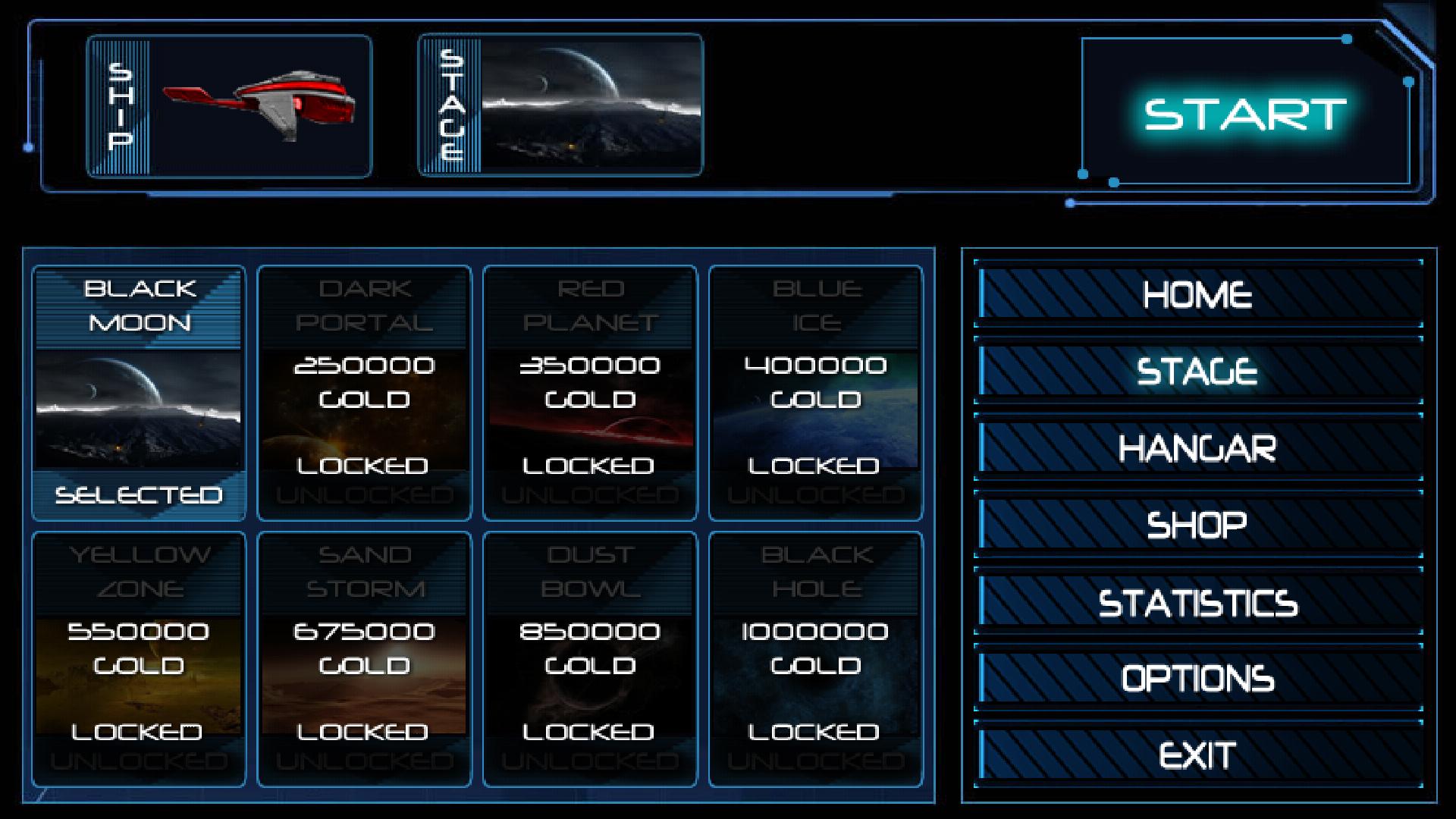Select the Blue Ice stage tile
This screenshot has height=819, width=1456.
(x=815, y=393)
